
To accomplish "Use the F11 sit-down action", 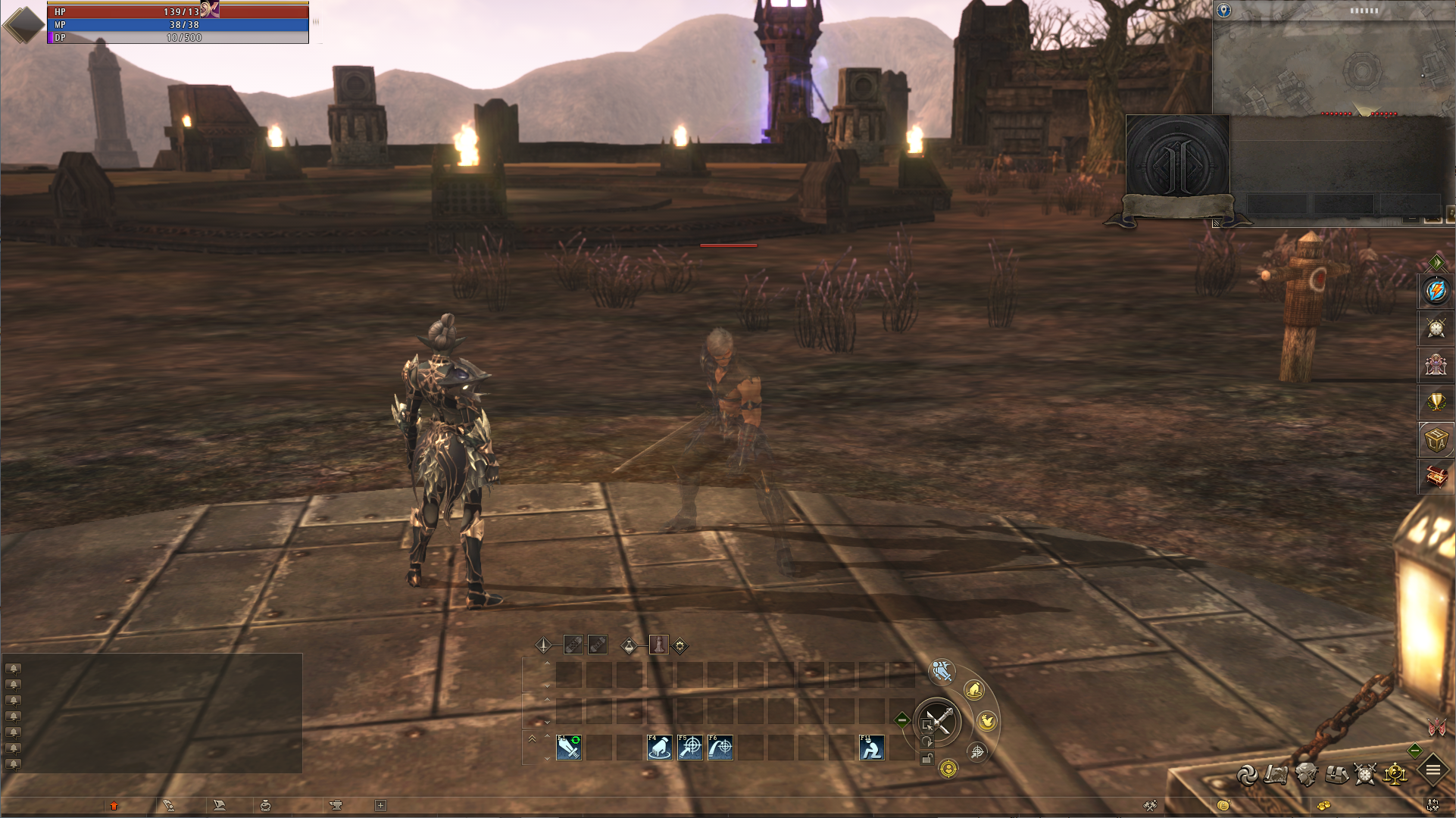I will click(872, 748).
